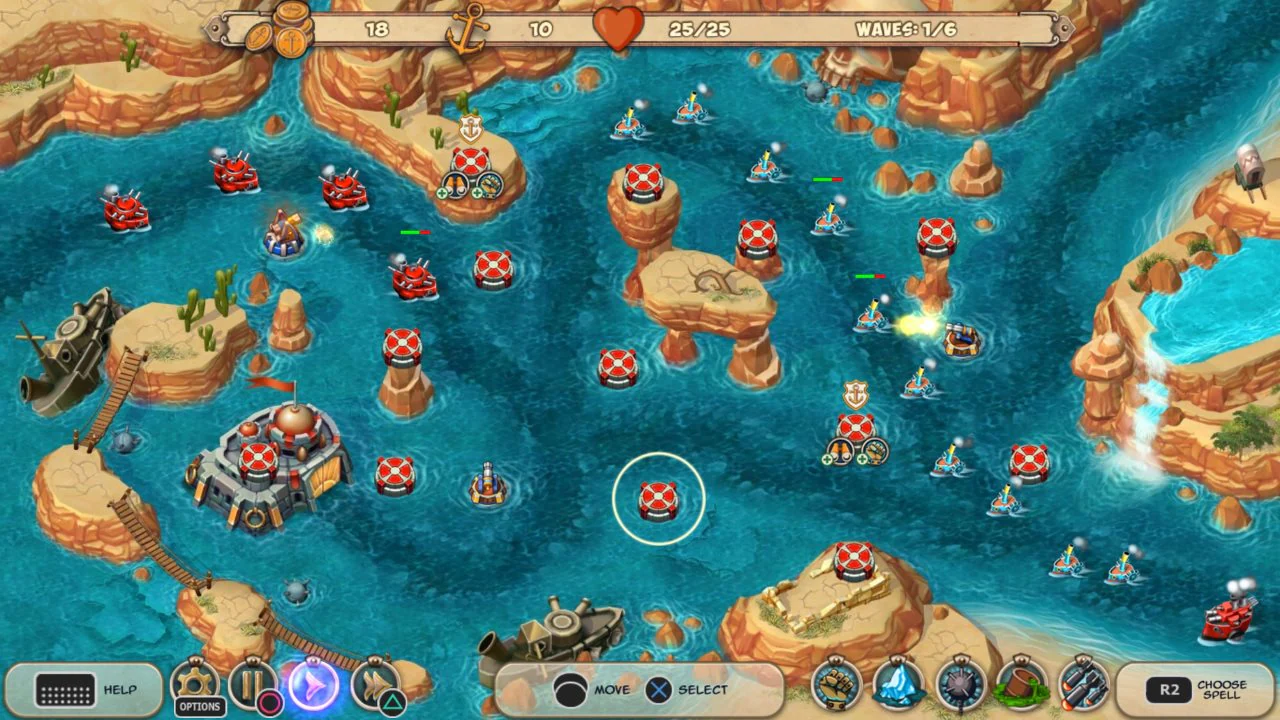Select the circled life-buoy build spot
1280x720 pixels.
[x=657, y=497]
